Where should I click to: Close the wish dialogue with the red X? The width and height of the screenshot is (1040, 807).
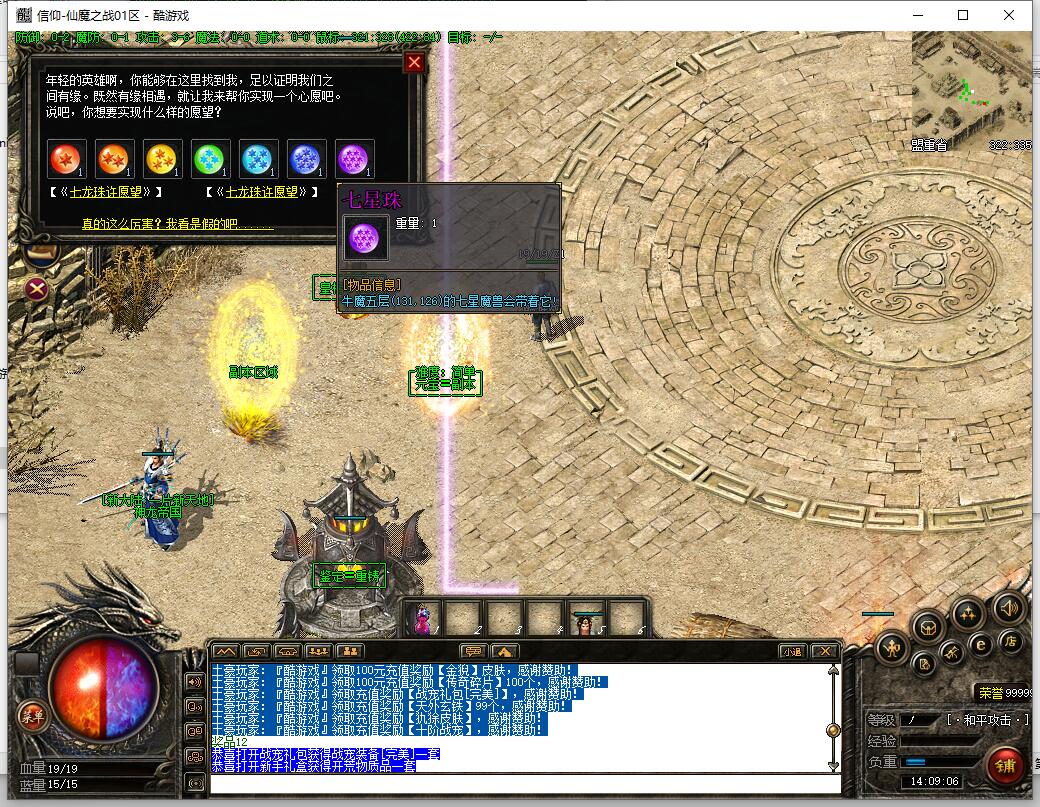point(414,63)
